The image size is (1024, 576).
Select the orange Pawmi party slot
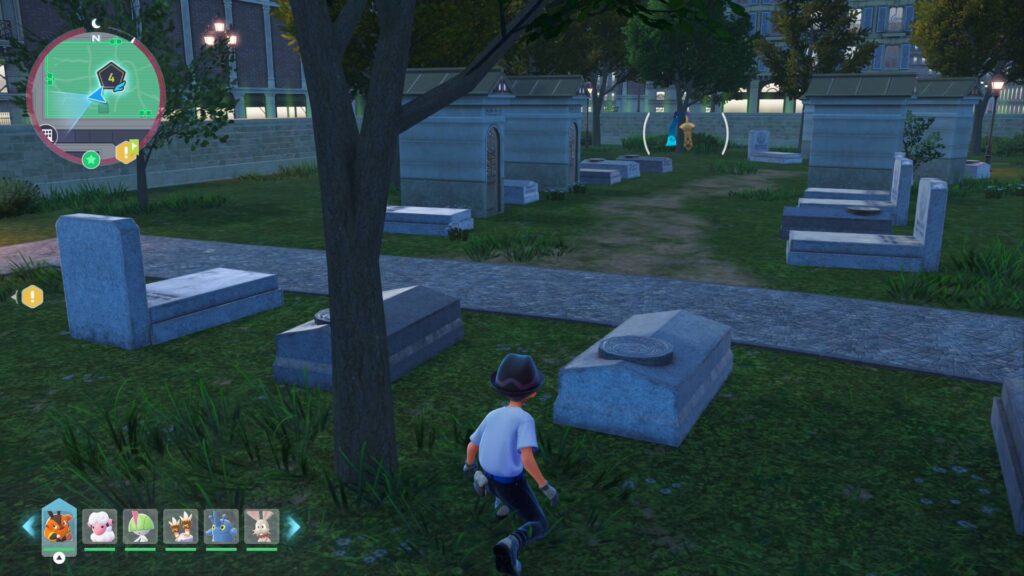tap(59, 526)
